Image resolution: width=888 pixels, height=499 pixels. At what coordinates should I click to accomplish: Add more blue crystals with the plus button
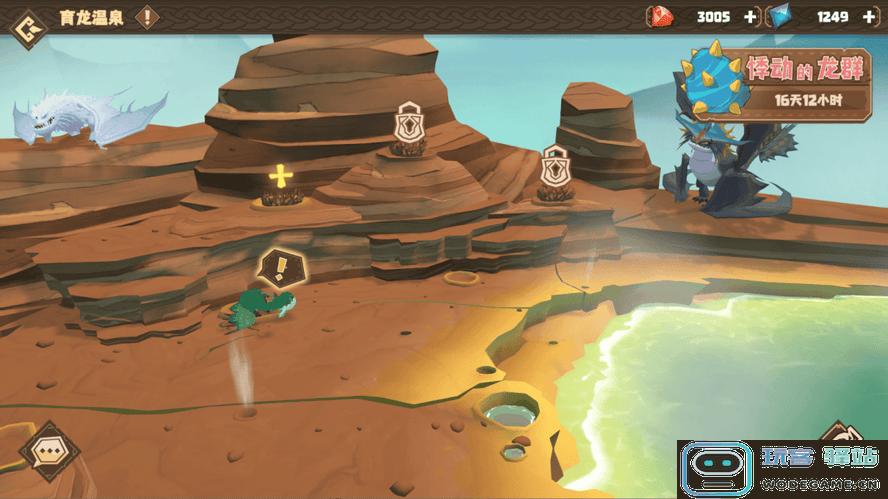point(868,17)
